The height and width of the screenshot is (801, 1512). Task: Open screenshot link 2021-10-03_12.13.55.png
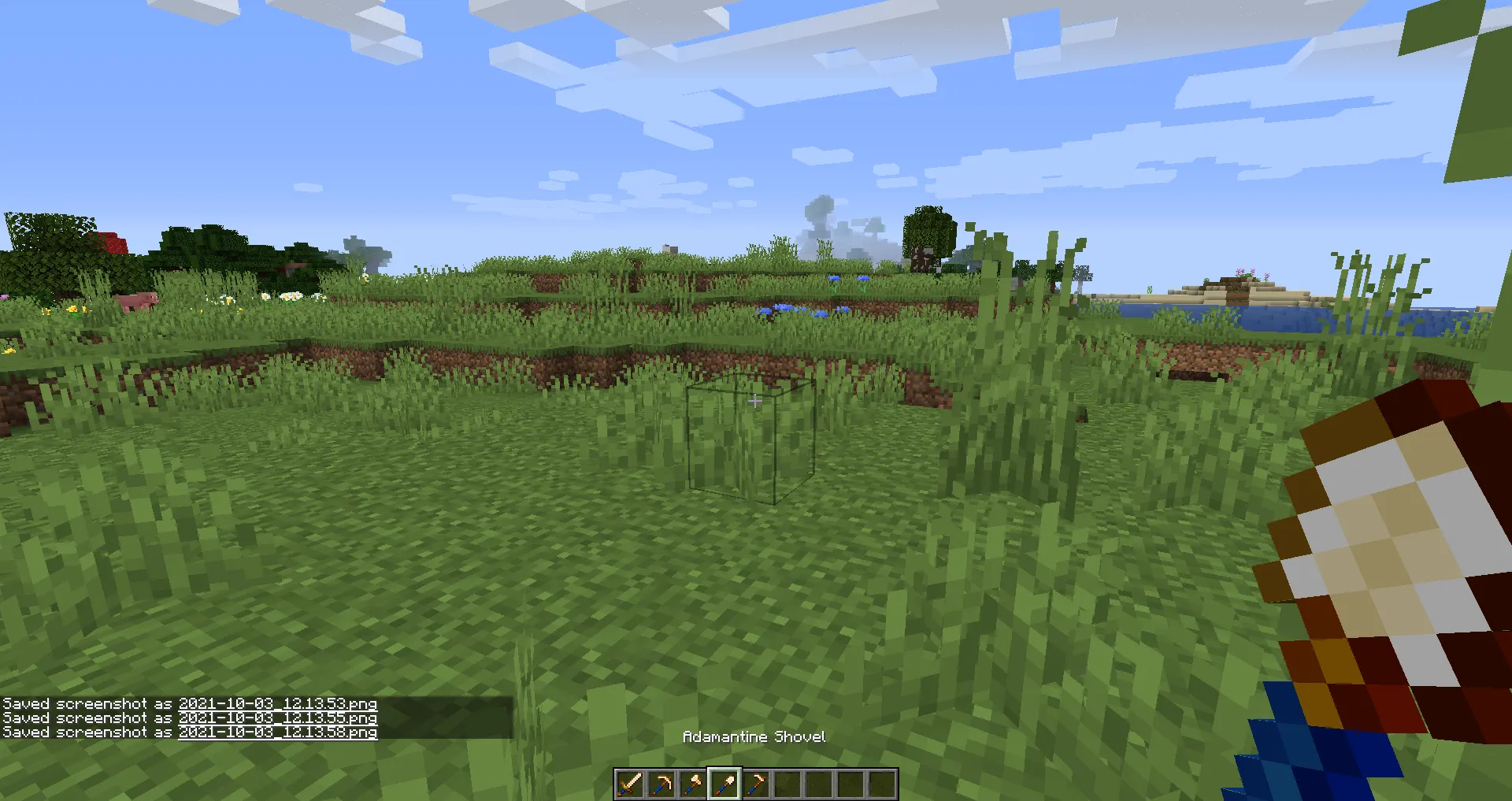pyautogui.click(x=278, y=718)
